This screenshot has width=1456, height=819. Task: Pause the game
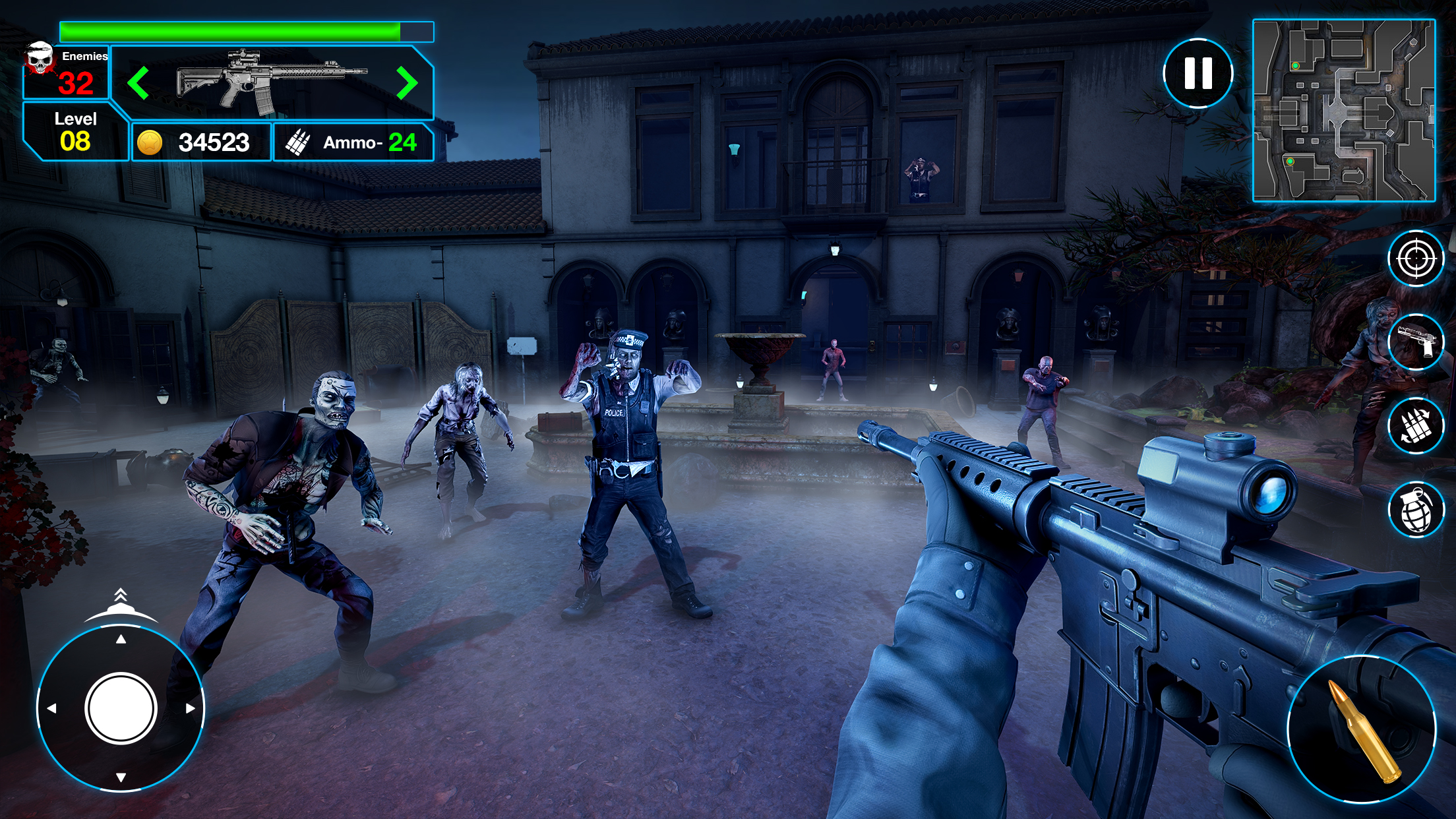click(1198, 73)
